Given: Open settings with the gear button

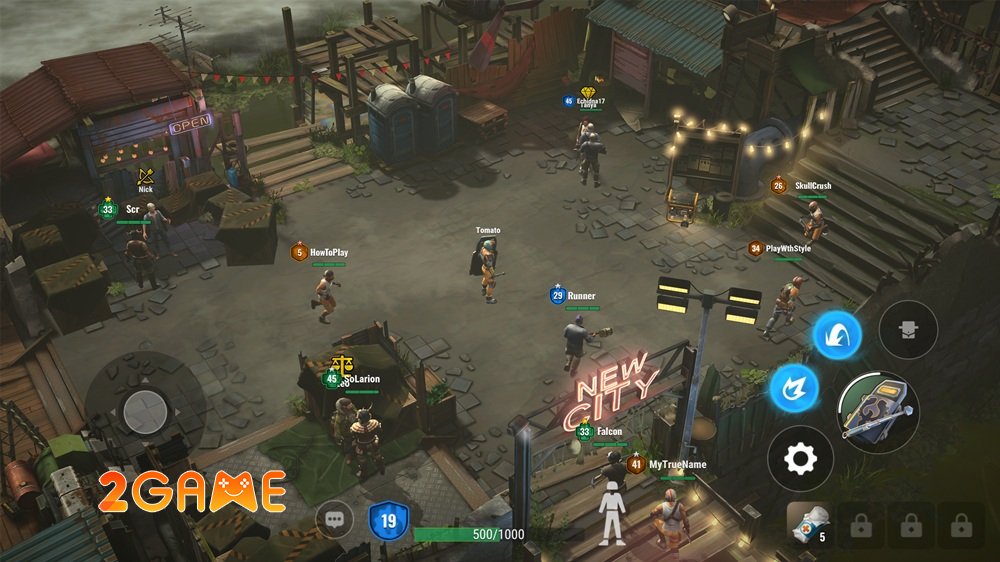Looking at the screenshot, I should 800,459.
